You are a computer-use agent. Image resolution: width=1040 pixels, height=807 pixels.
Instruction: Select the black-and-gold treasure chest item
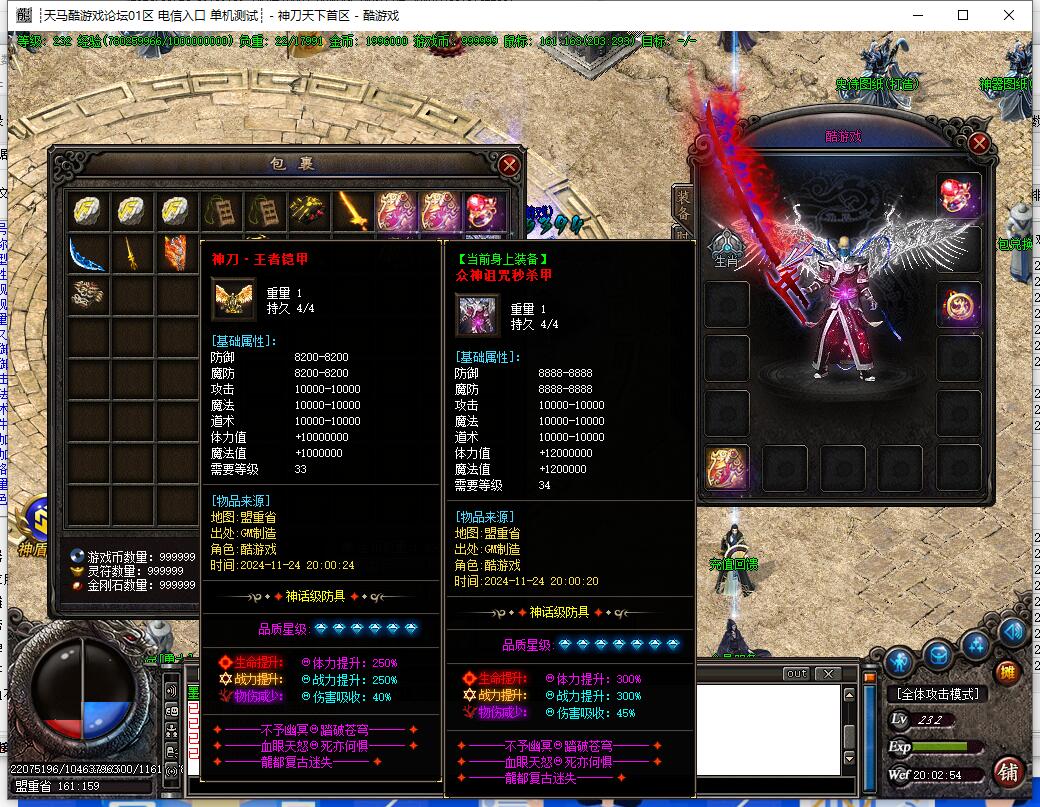click(306, 210)
